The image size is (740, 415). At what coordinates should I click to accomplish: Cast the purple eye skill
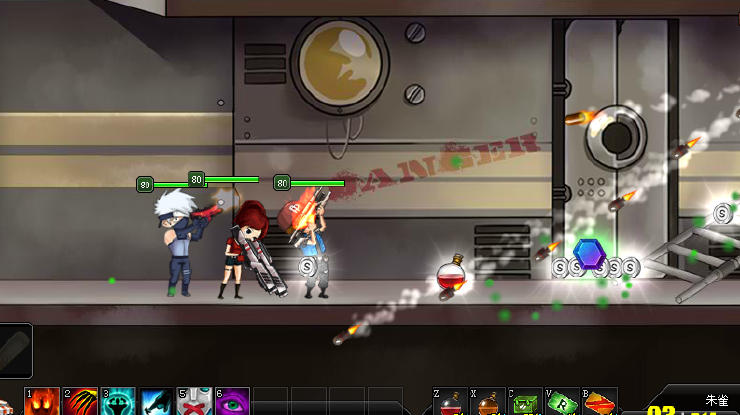coord(233,403)
